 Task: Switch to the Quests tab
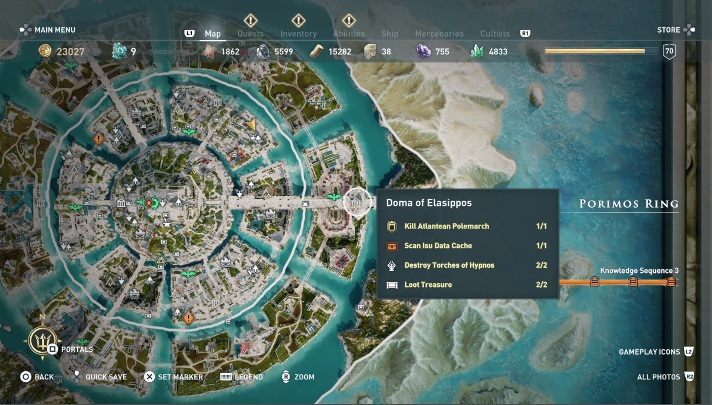(x=250, y=33)
